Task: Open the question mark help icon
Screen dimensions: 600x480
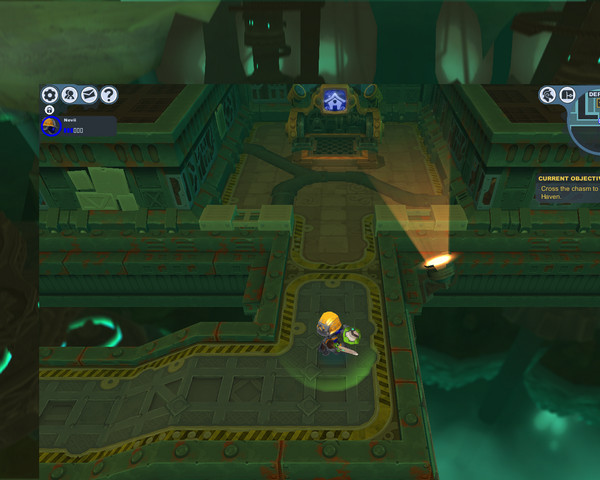Action: click(109, 95)
